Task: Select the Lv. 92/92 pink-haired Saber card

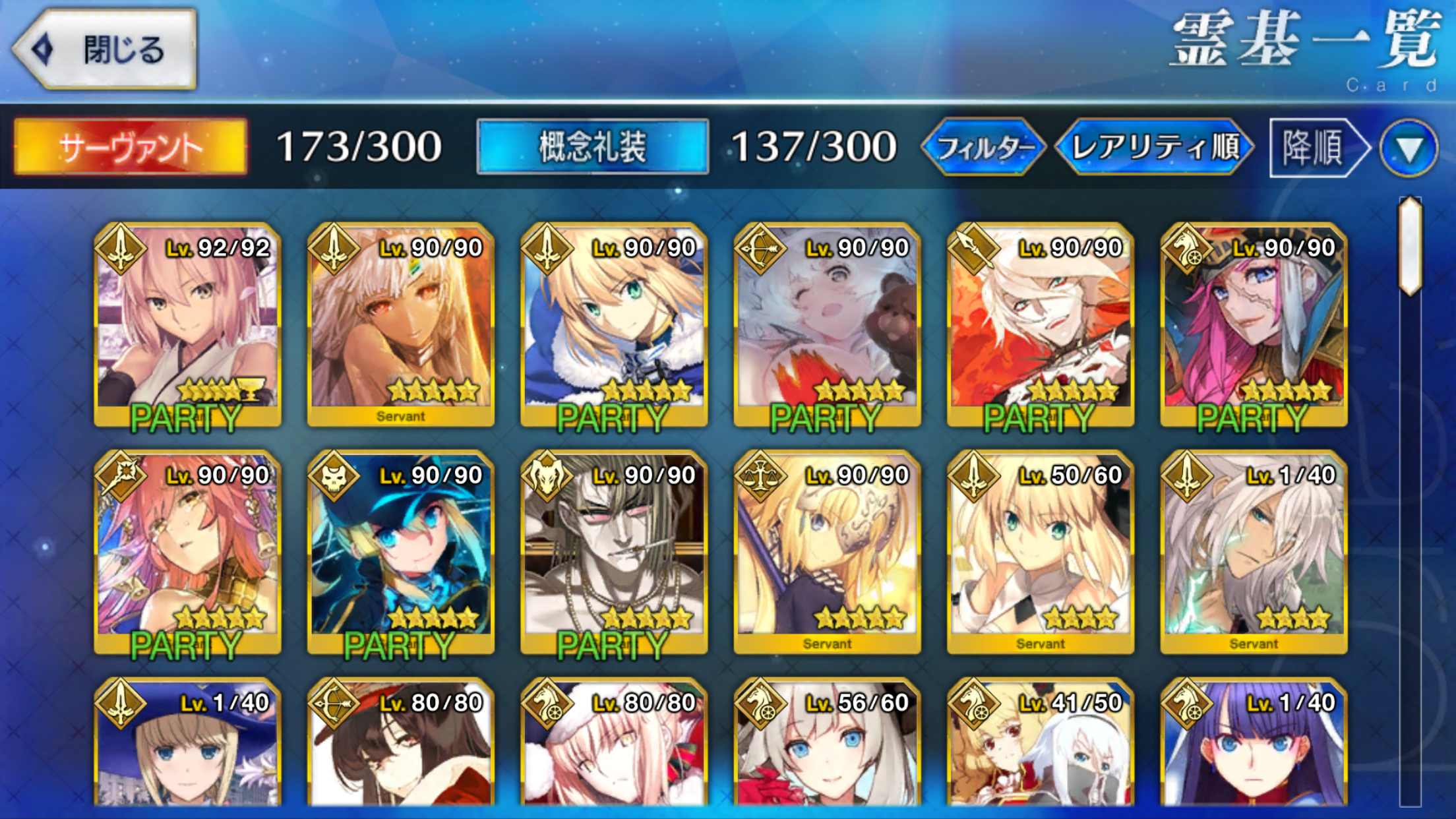Action: tap(188, 324)
